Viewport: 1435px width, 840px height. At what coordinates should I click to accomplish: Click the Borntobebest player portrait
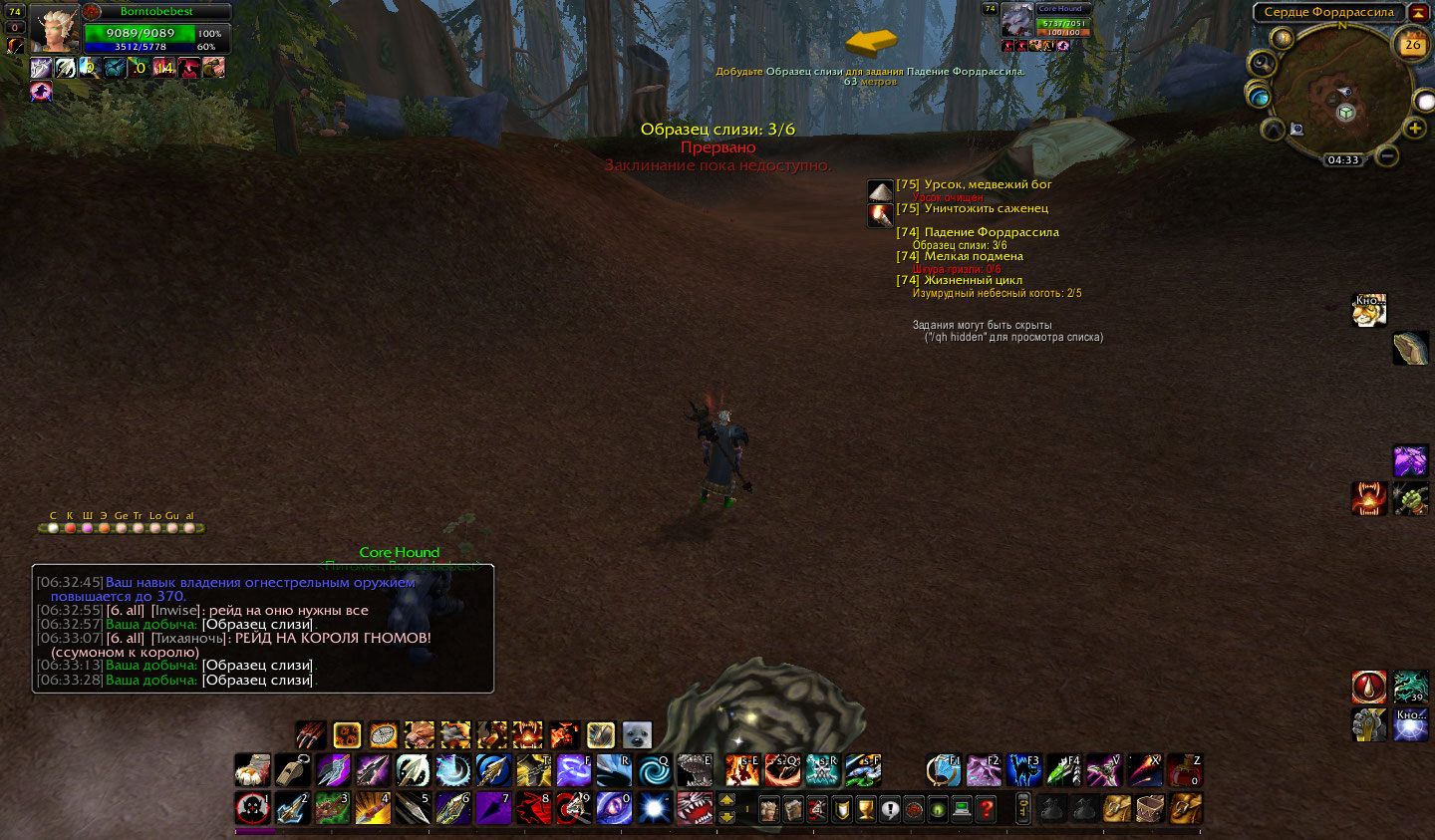54,28
